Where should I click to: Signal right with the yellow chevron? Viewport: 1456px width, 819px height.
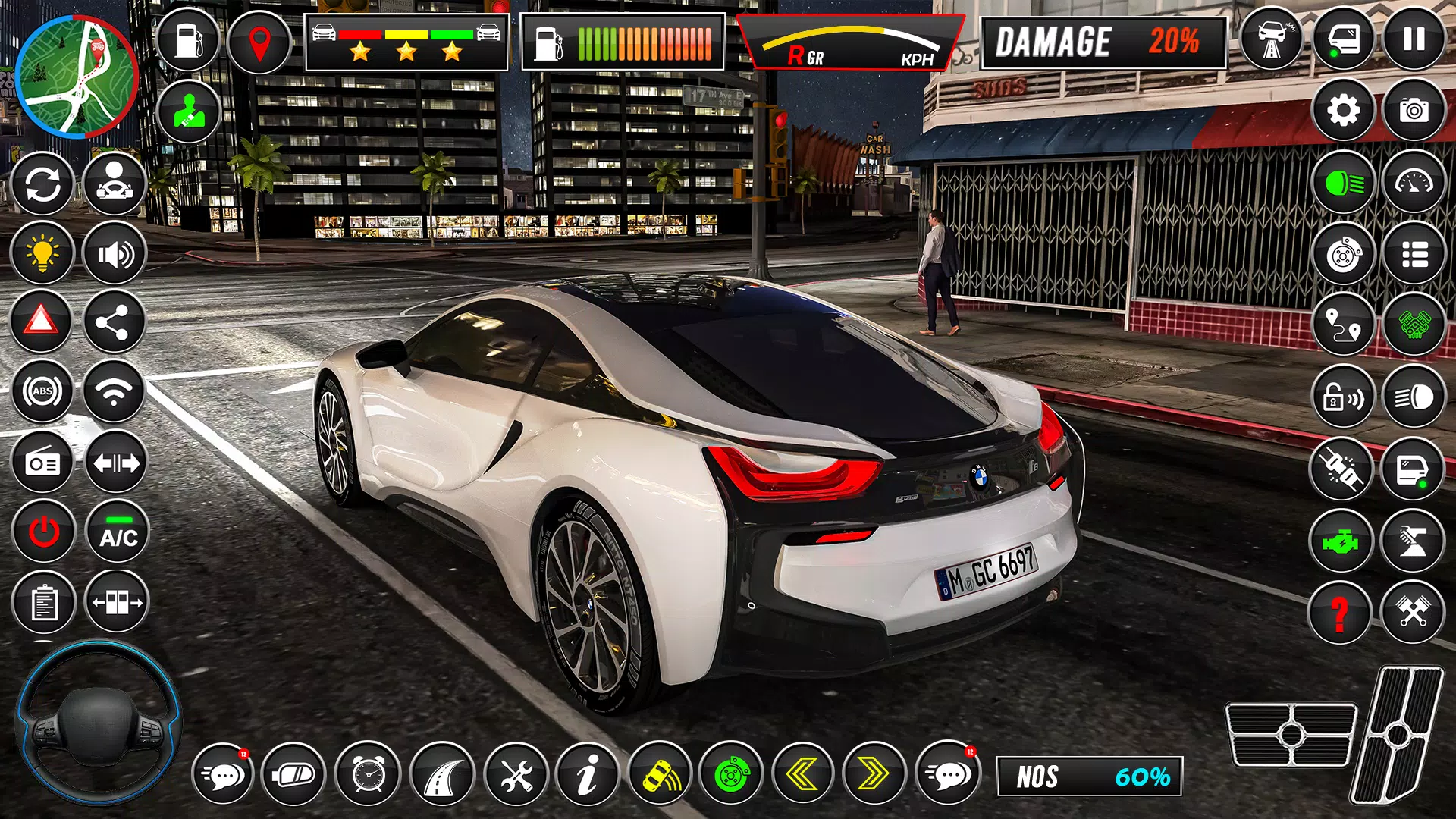[874, 774]
